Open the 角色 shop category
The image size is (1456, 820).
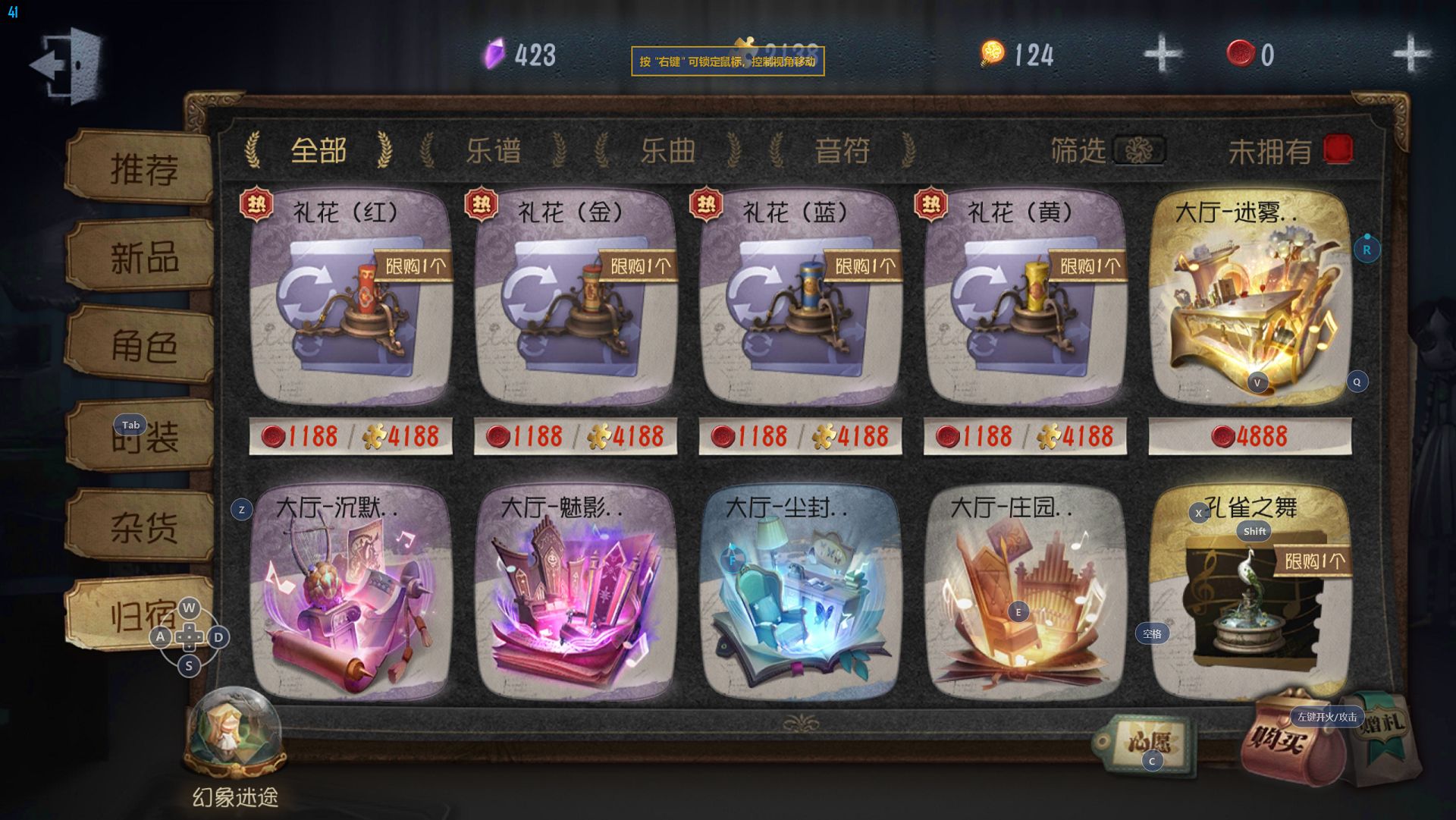[142, 347]
